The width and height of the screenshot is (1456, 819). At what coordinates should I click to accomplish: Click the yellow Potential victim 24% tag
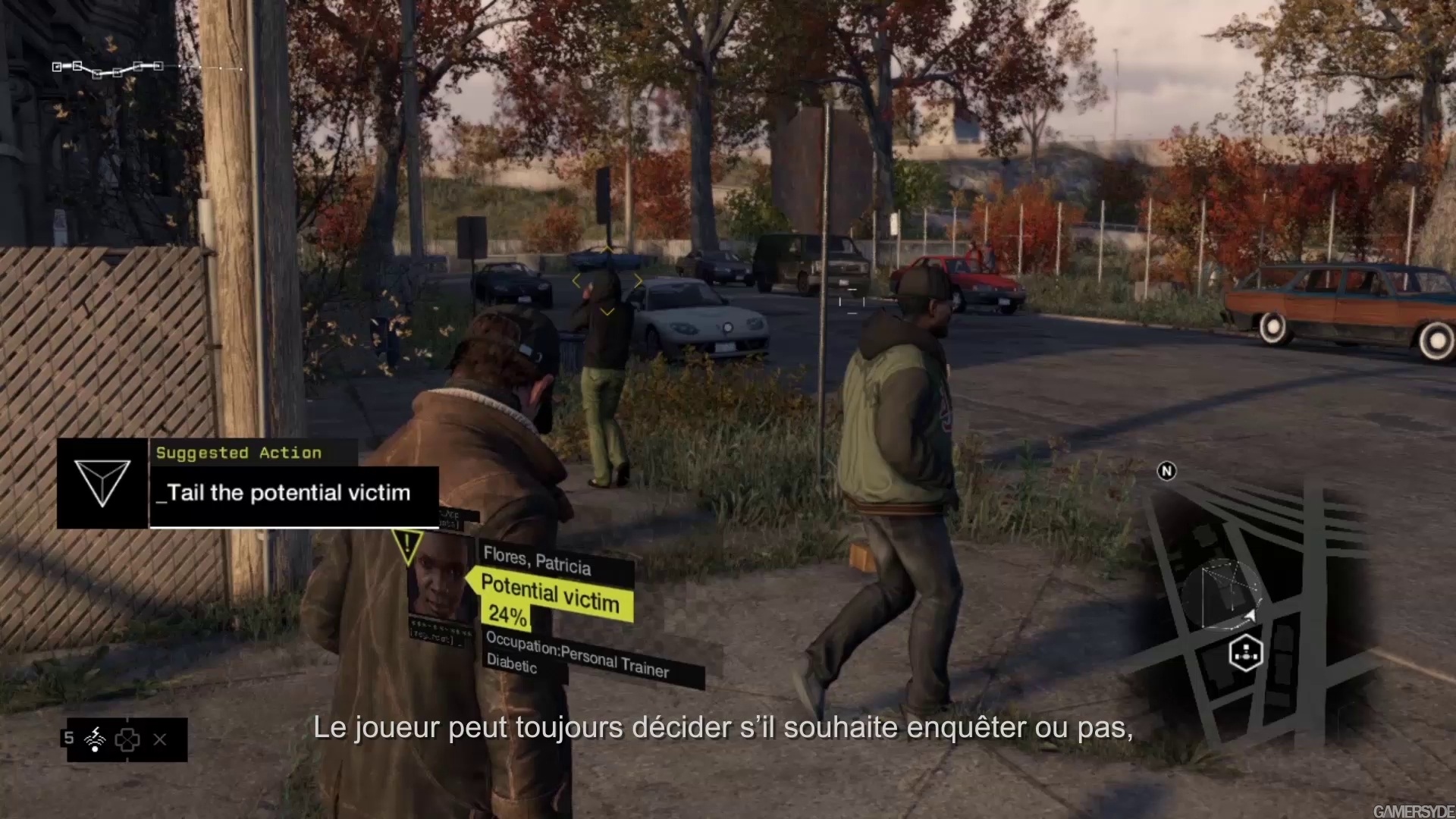551,599
